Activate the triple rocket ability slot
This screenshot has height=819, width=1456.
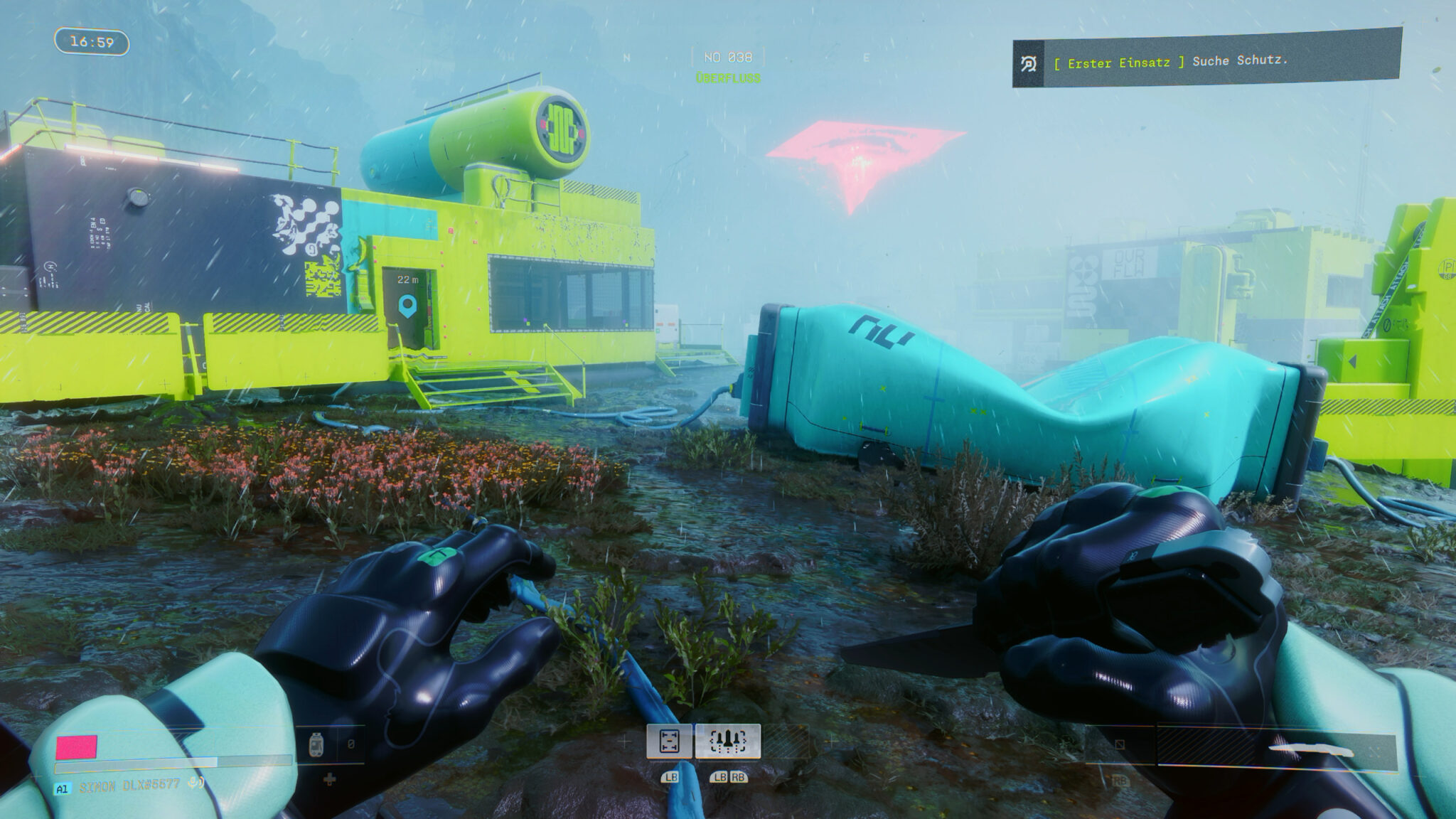tap(727, 742)
